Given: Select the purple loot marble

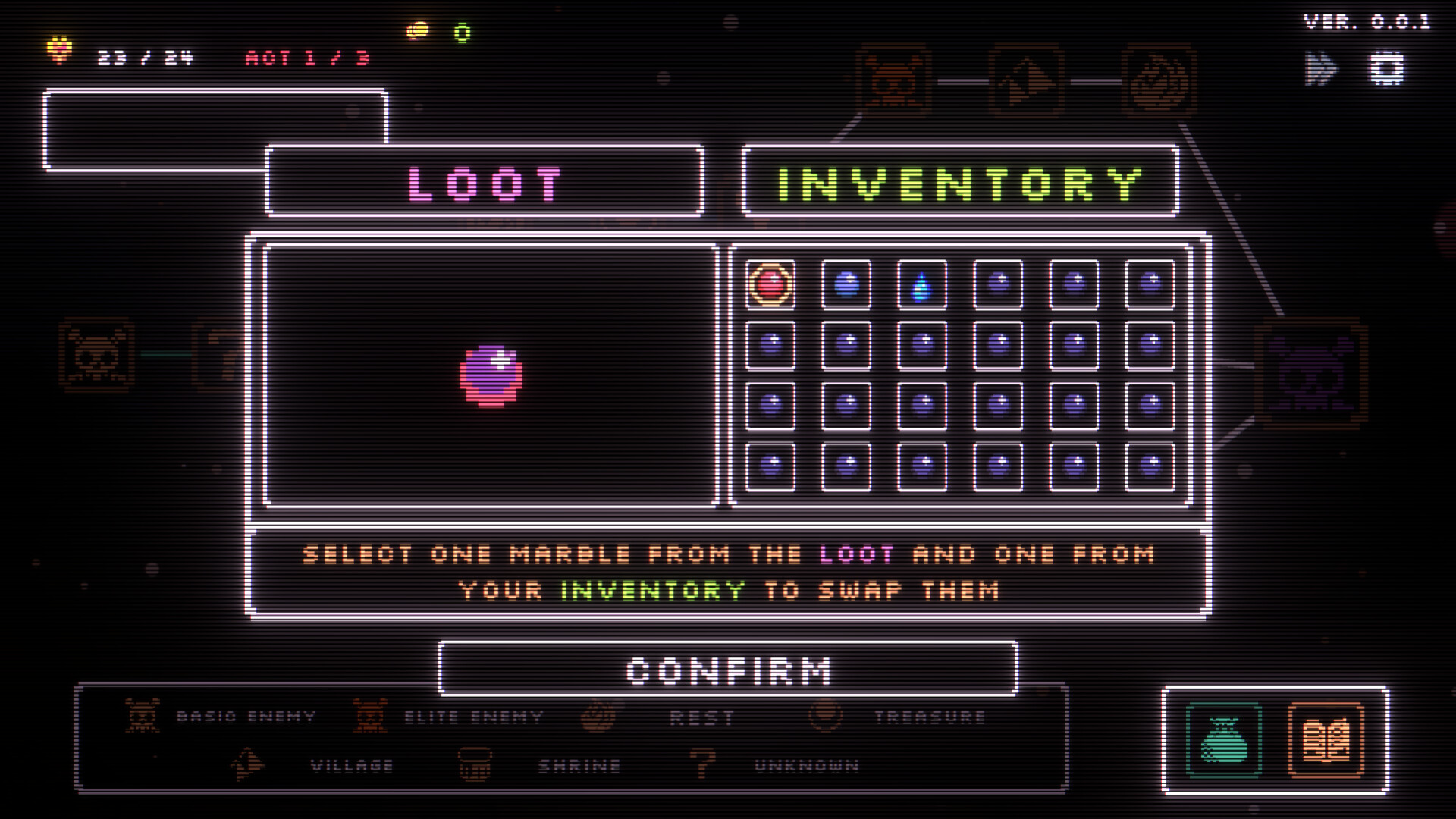Looking at the screenshot, I should [491, 375].
